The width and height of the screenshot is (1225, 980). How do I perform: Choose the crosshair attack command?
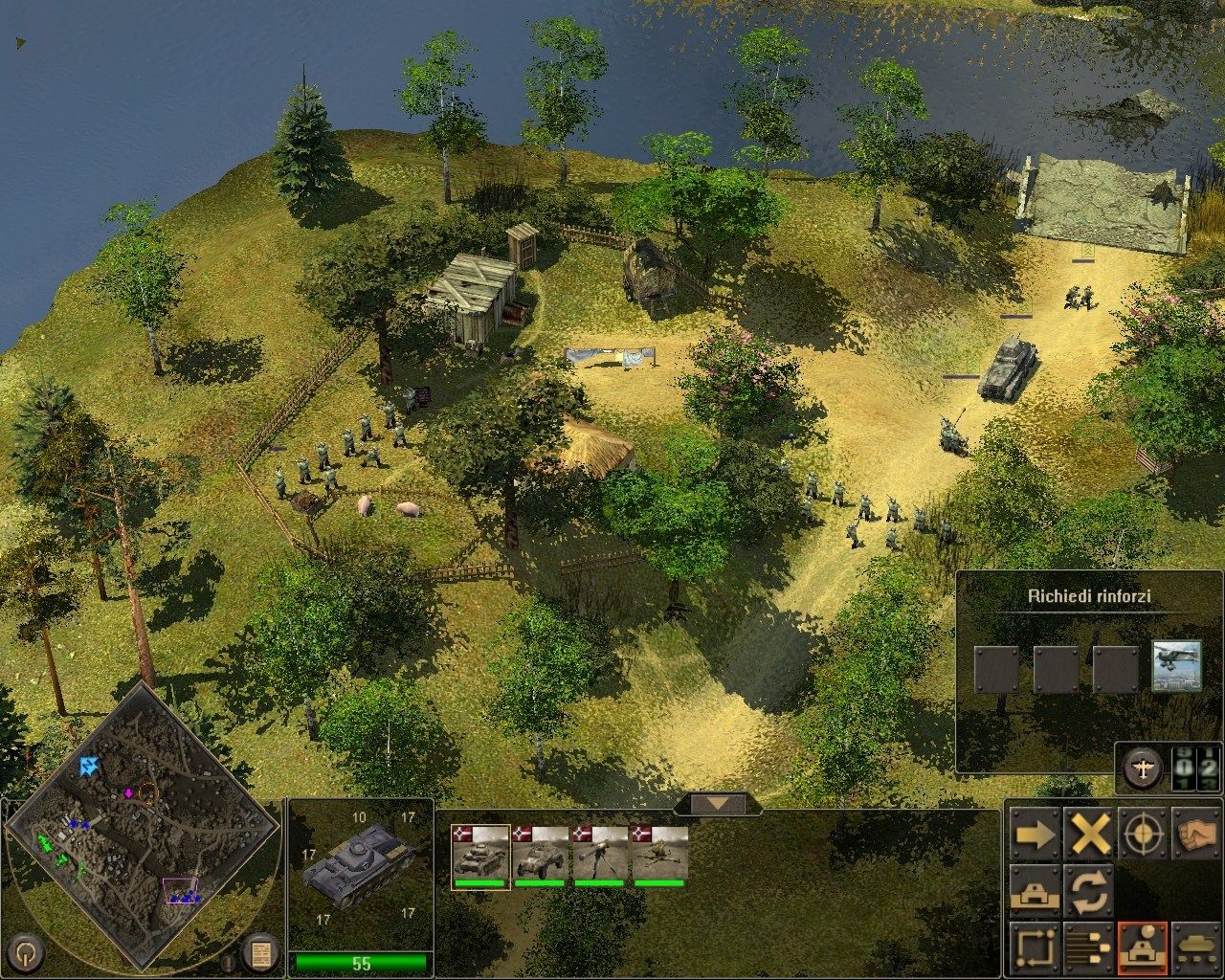(1143, 835)
